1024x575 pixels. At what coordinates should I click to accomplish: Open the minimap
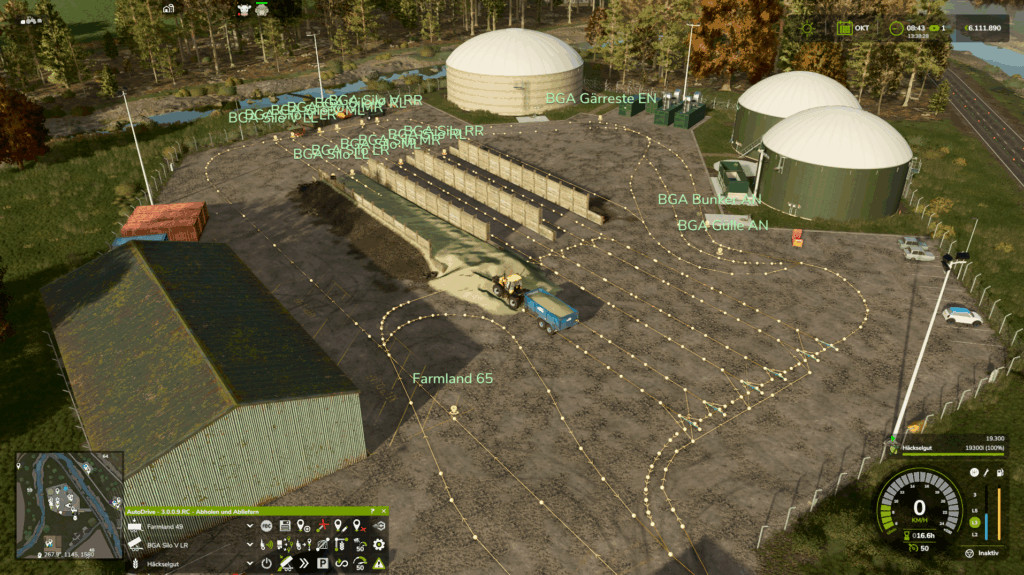(x=69, y=504)
